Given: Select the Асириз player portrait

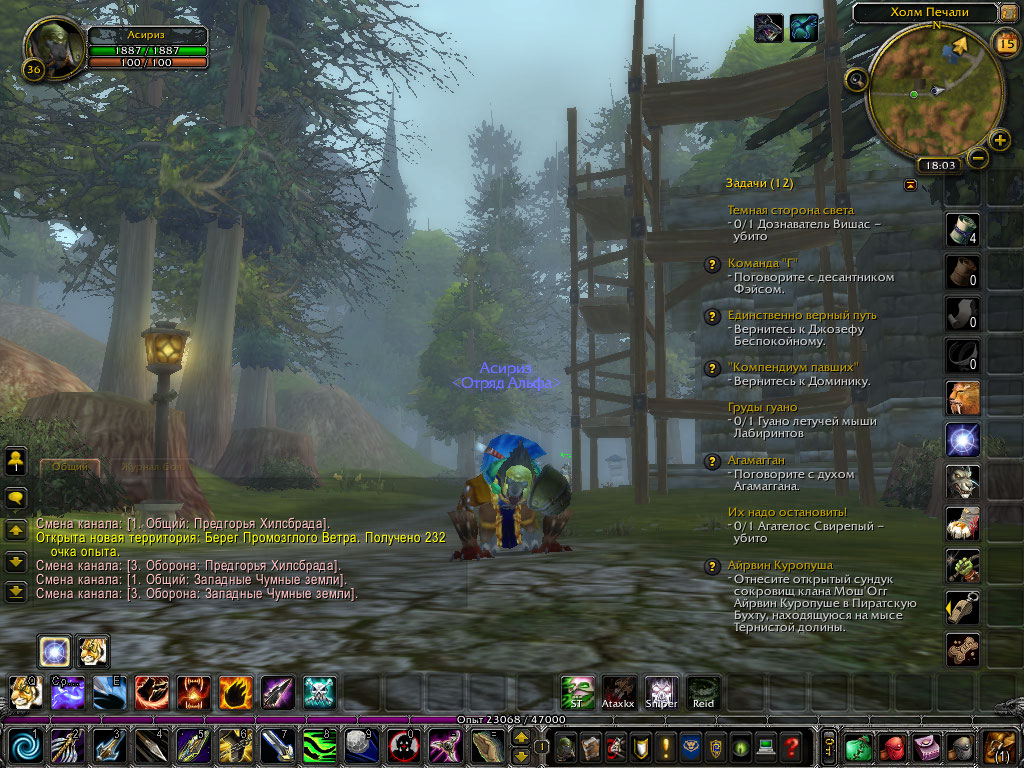Looking at the screenshot, I should (52, 43).
